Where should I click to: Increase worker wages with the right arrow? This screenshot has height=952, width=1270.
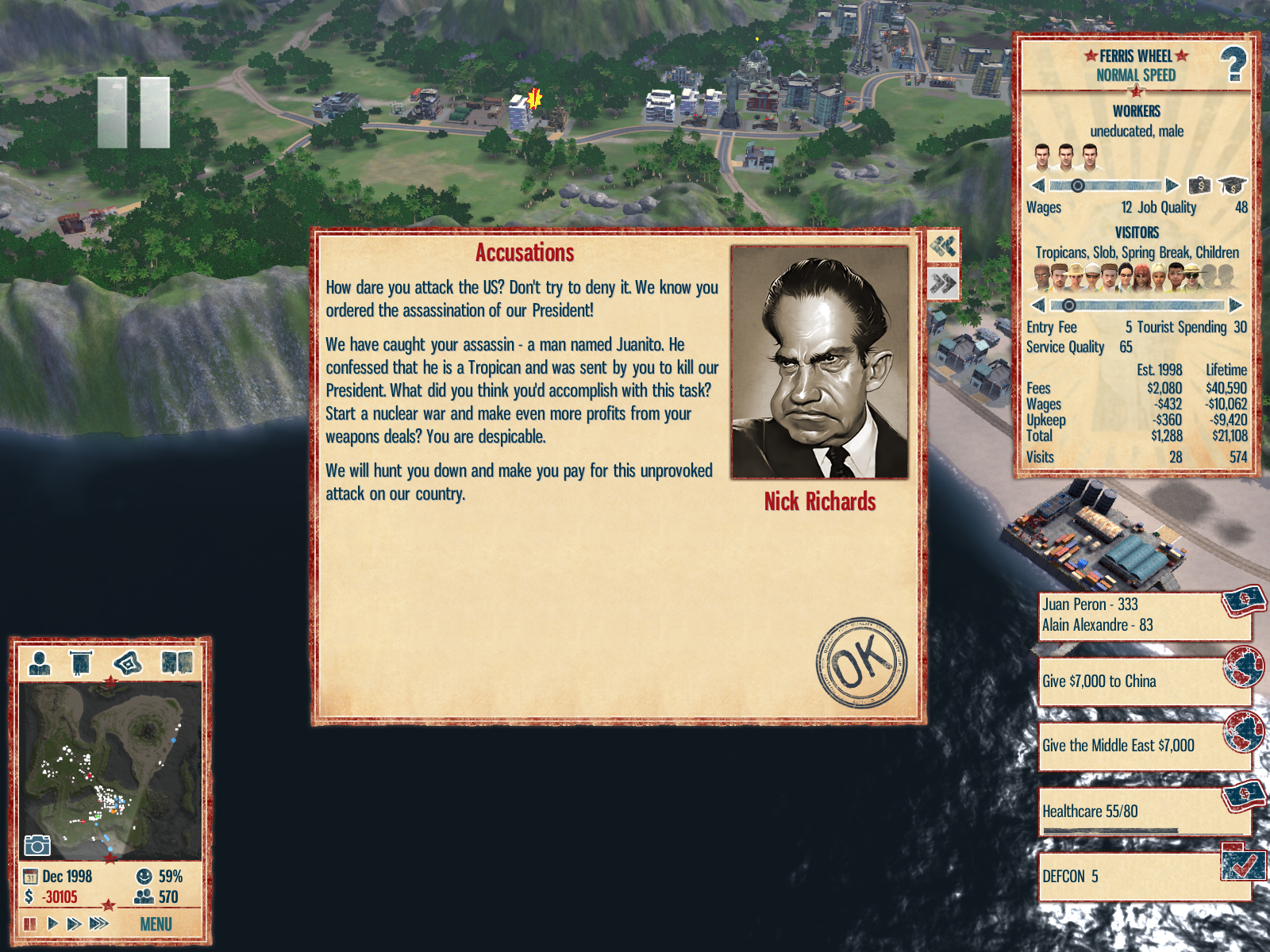(x=1172, y=186)
